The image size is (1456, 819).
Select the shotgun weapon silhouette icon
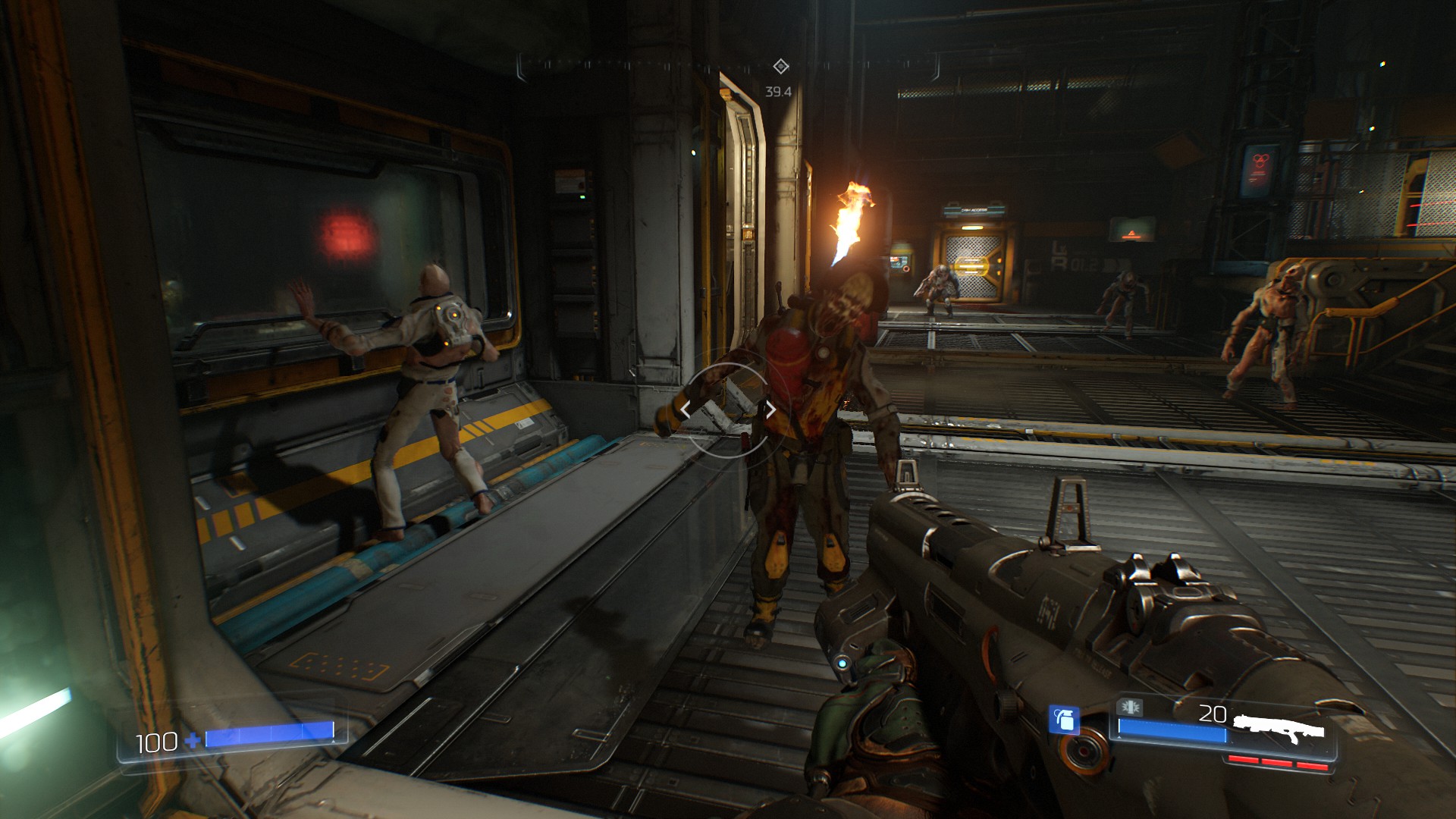click(x=1279, y=728)
